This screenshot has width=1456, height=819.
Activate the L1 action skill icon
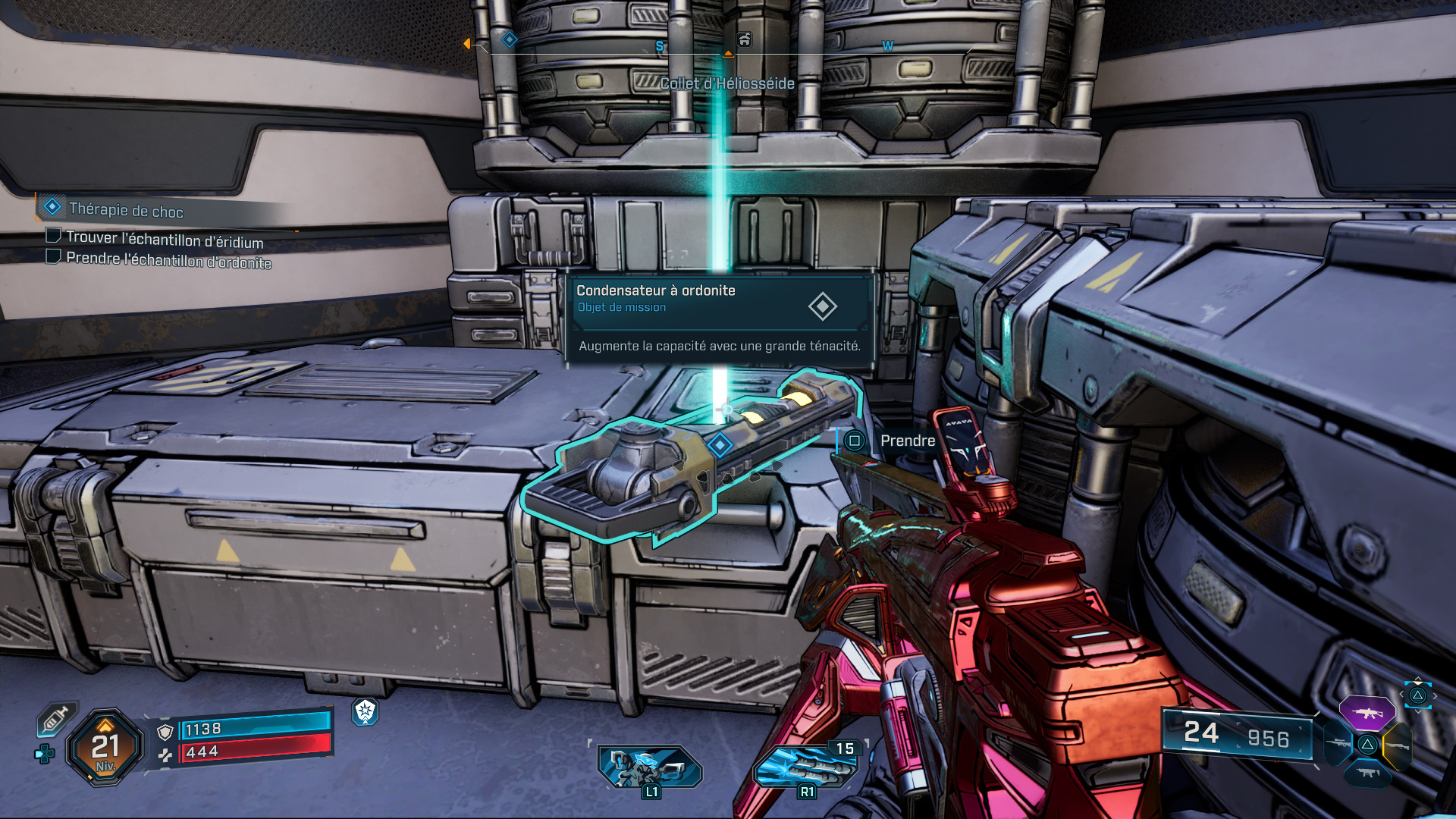[x=650, y=767]
